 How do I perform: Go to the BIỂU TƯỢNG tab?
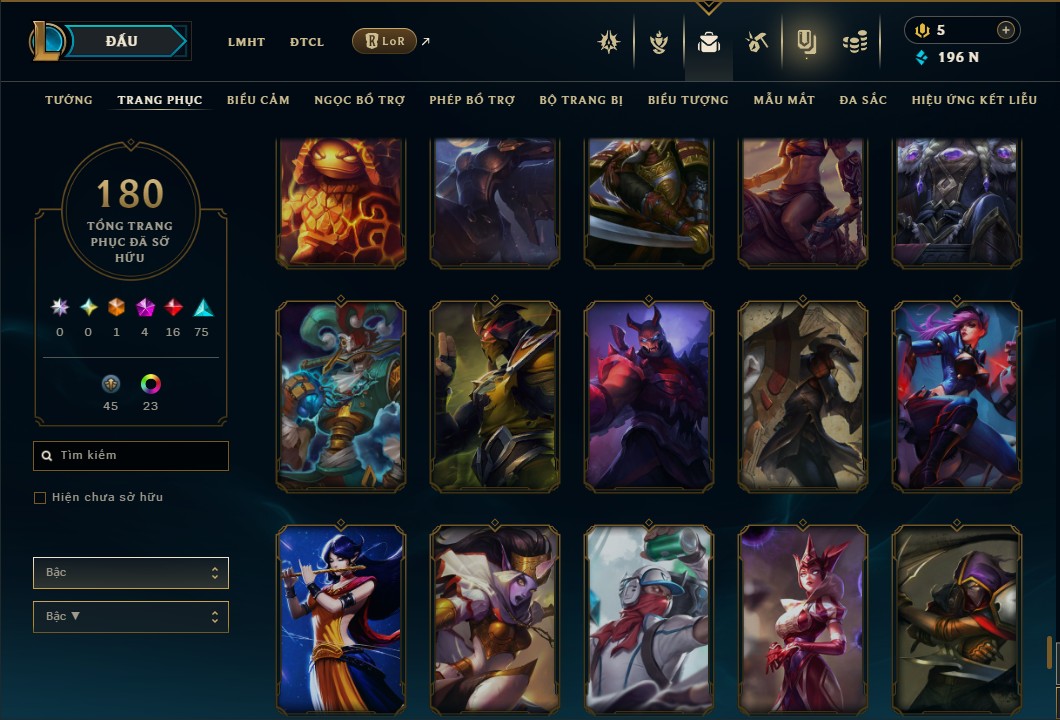coord(688,100)
